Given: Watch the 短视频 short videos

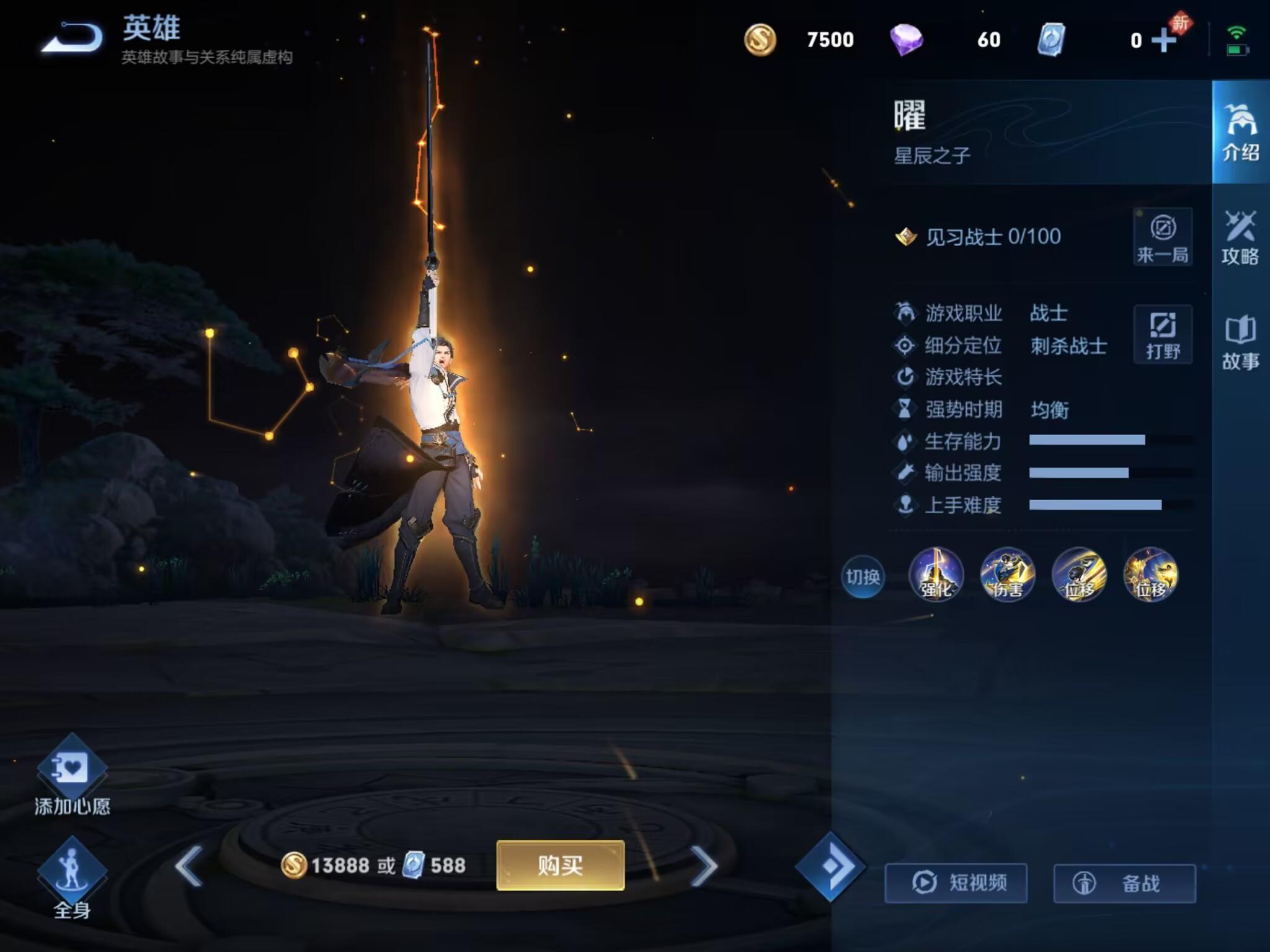Looking at the screenshot, I should click(x=956, y=883).
